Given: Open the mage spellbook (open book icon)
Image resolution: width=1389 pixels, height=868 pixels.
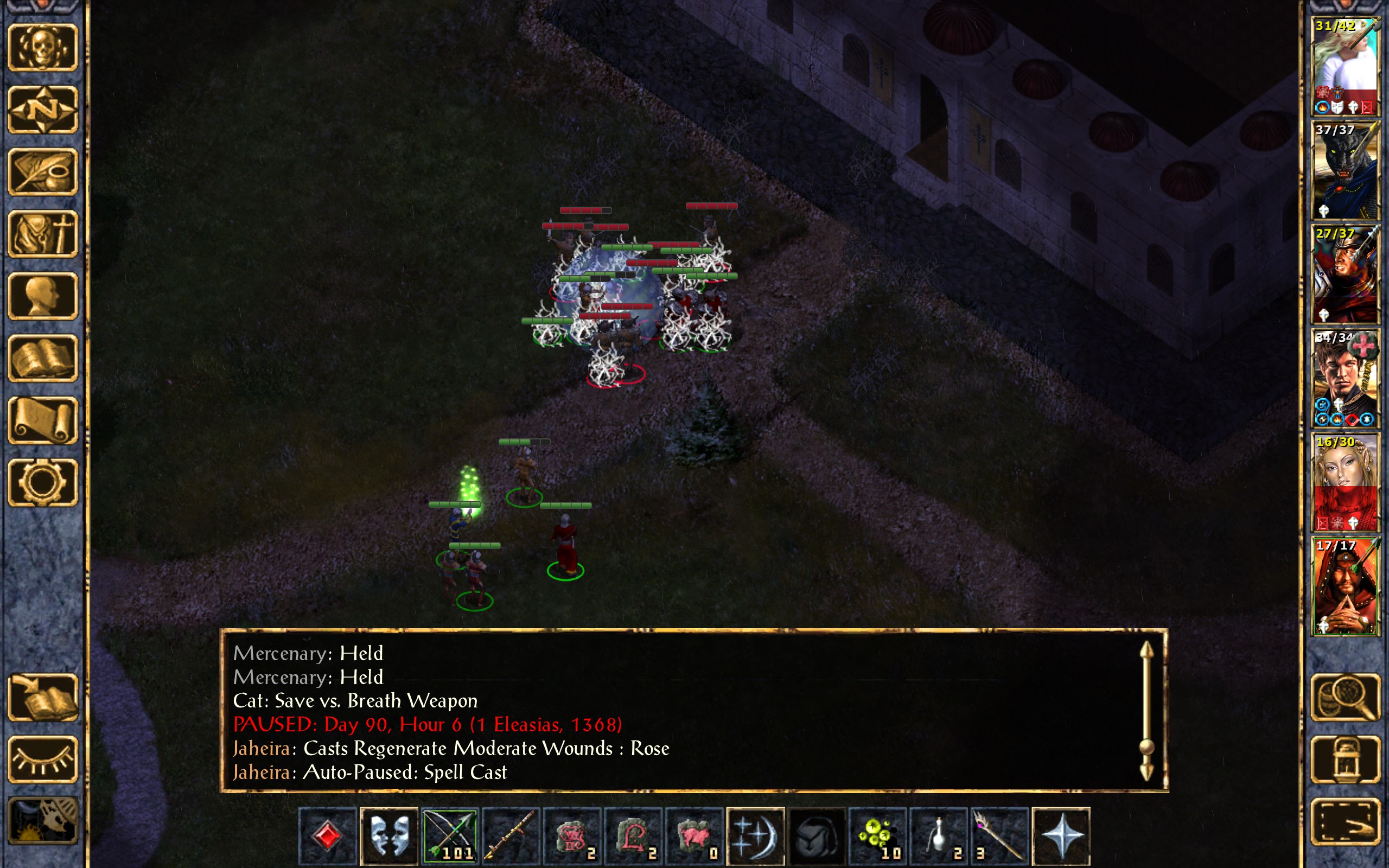Looking at the screenshot, I should [42, 358].
